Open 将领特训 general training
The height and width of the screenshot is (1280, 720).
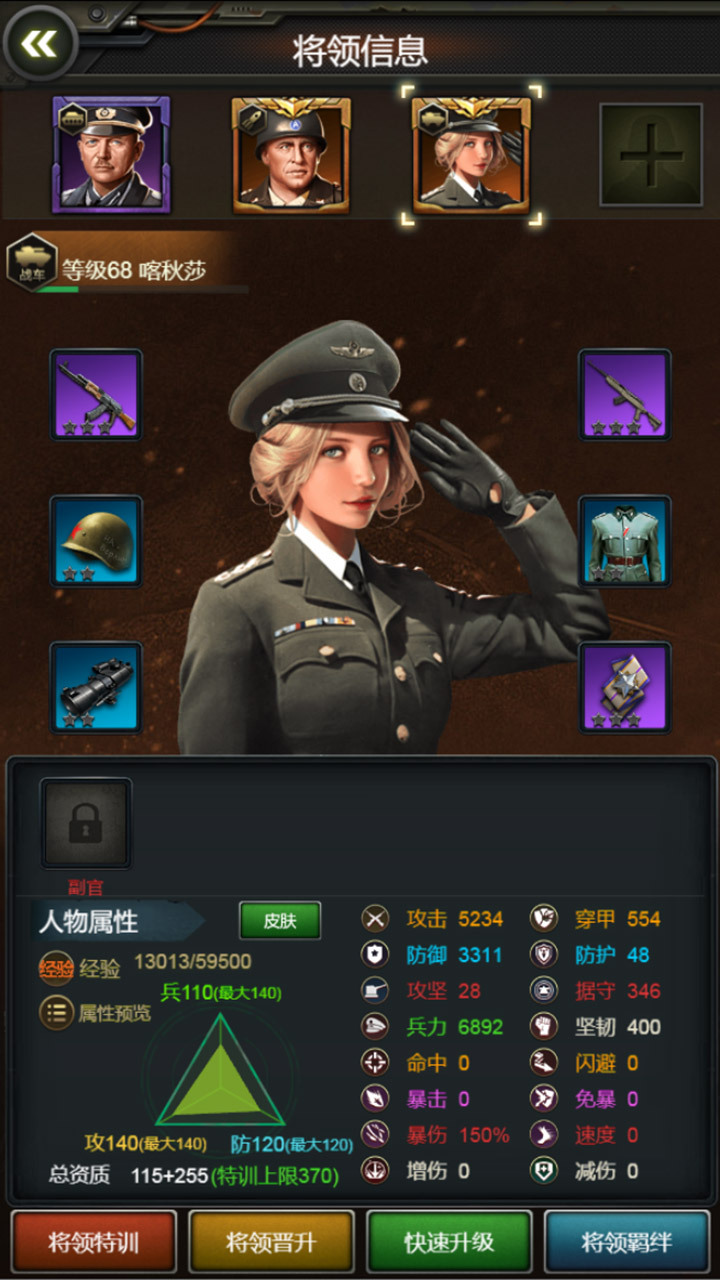tap(94, 1242)
